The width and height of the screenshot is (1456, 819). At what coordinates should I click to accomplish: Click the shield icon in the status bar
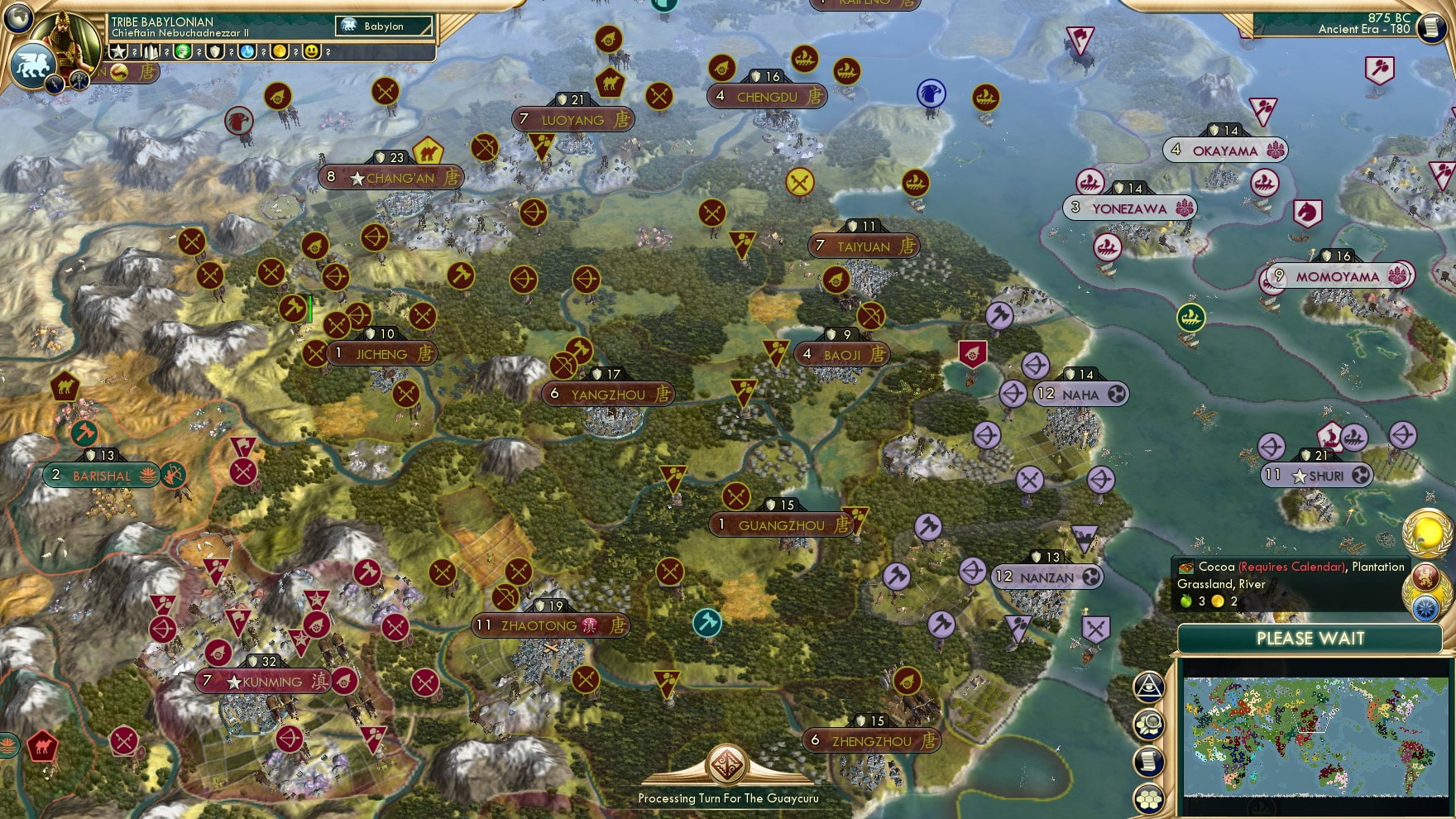(x=215, y=52)
